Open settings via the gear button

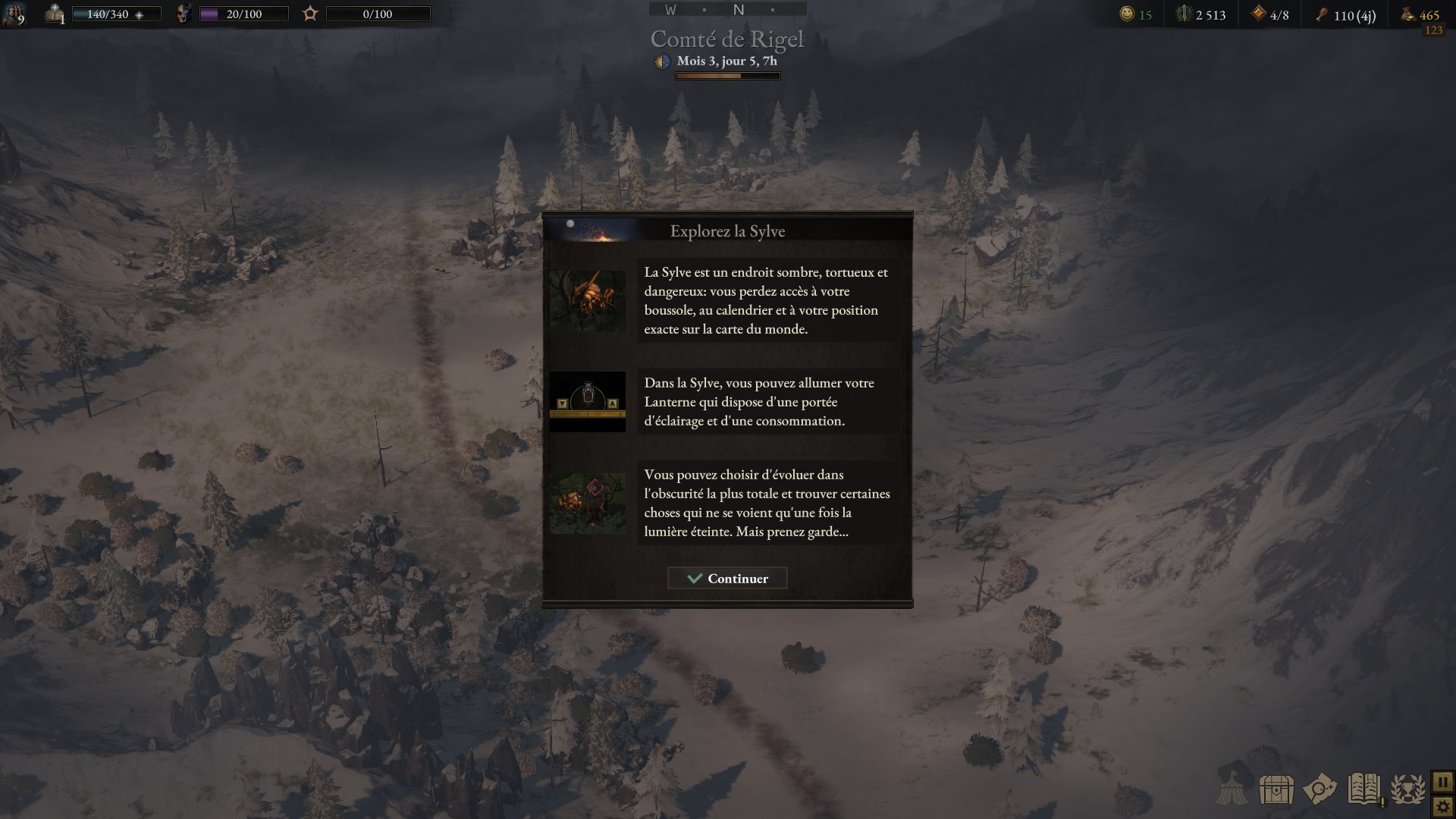coord(1442,807)
